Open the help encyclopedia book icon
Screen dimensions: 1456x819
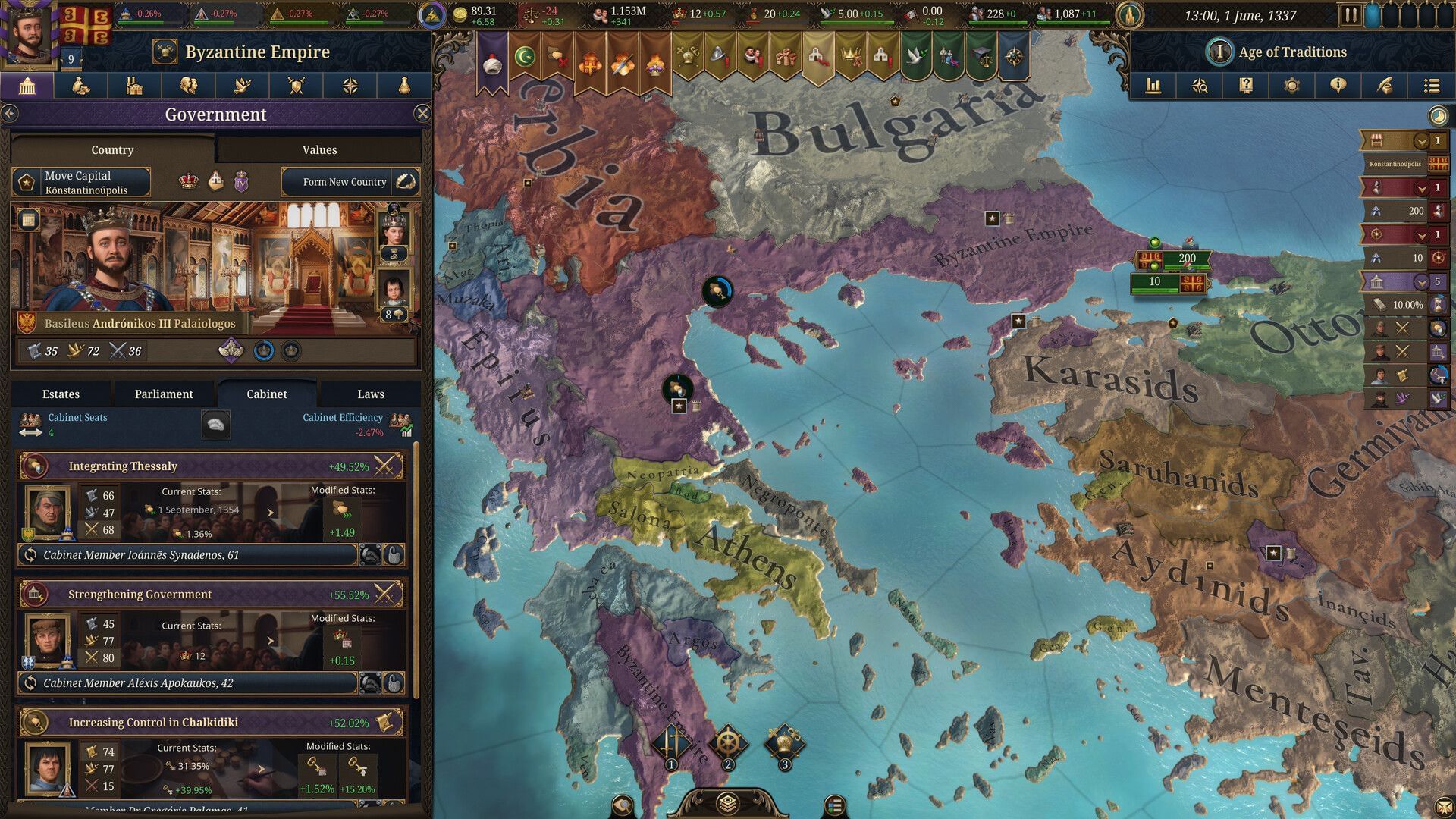(x=1246, y=85)
